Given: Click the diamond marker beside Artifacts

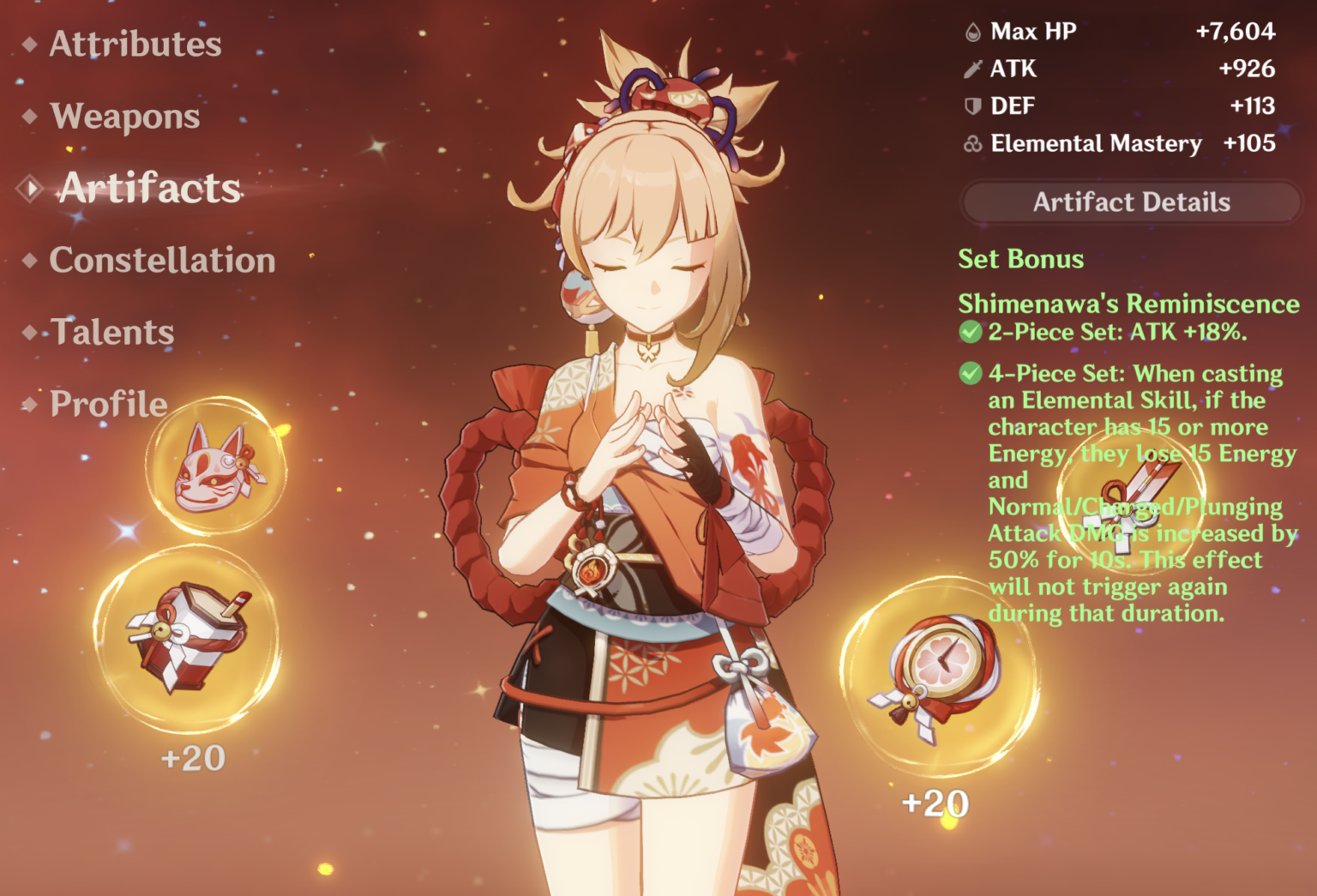Looking at the screenshot, I should (29, 187).
